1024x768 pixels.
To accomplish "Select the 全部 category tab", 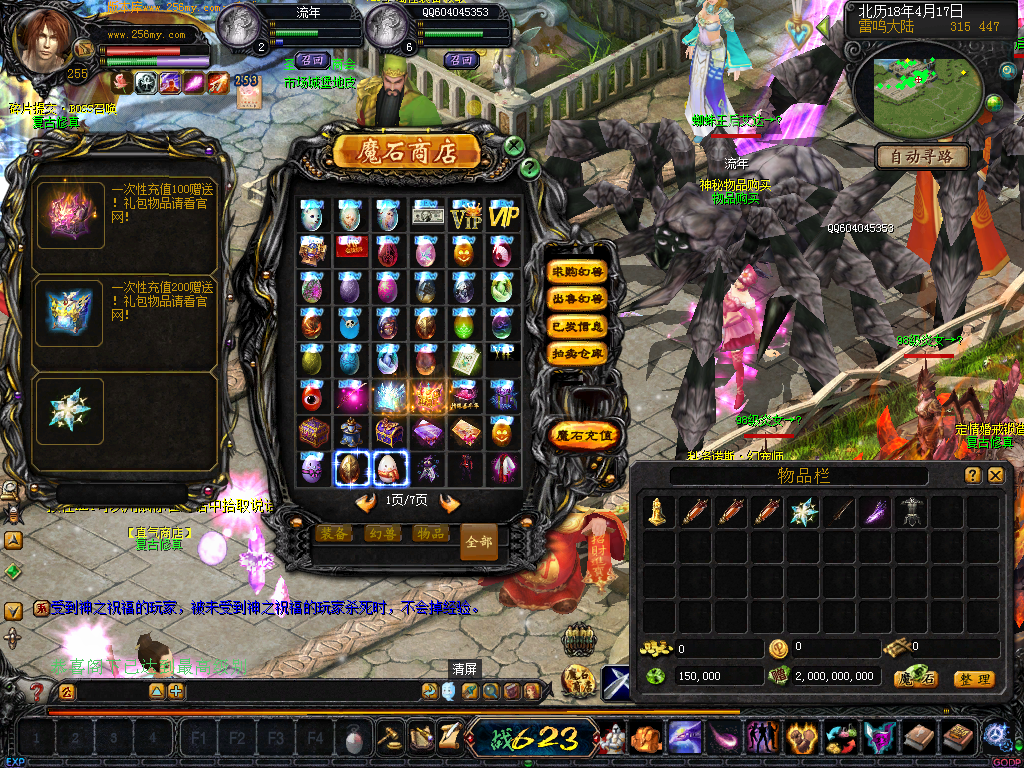I will coord(479,542).
